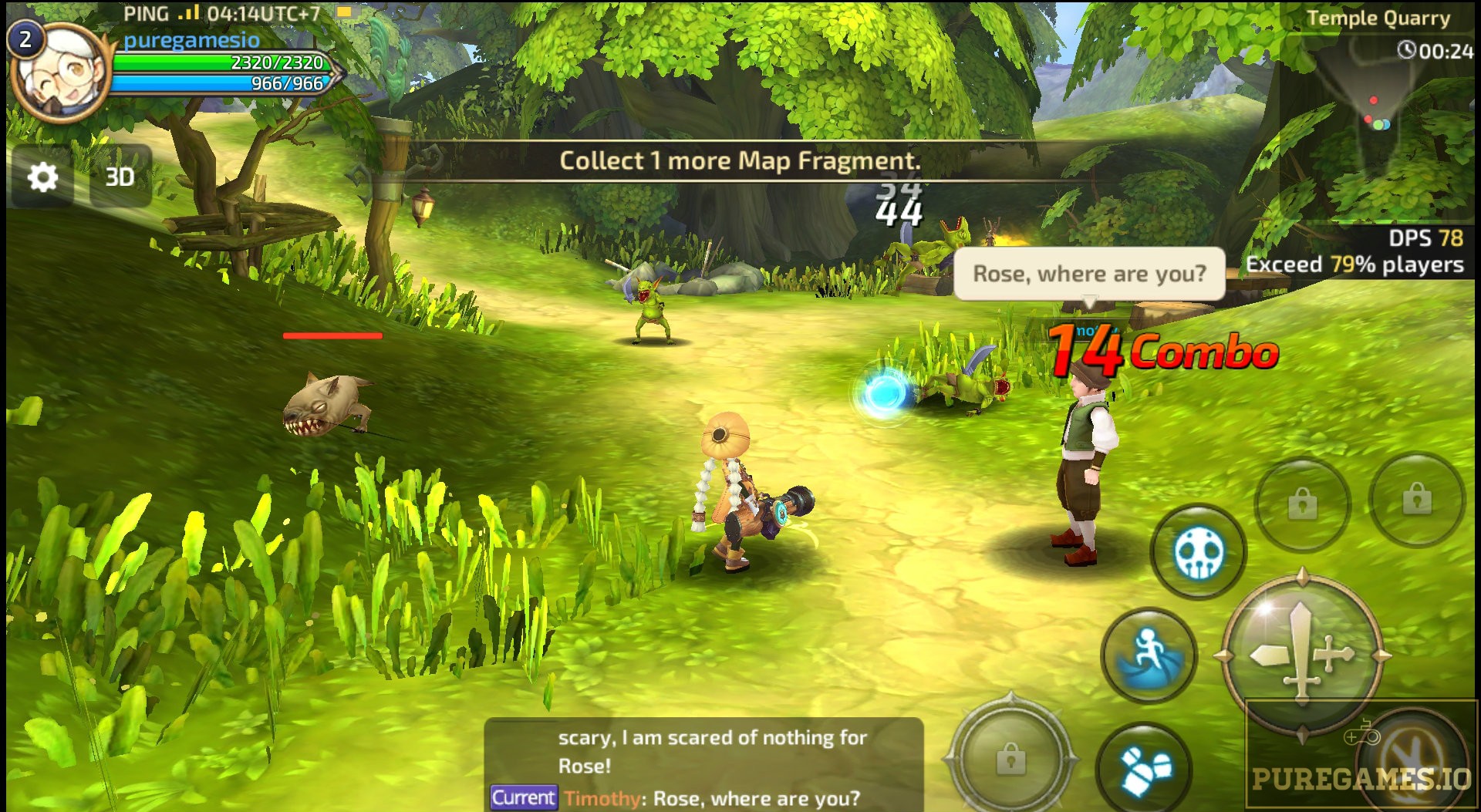Attack with the sword button
1481x812 pixels.
1302,655
